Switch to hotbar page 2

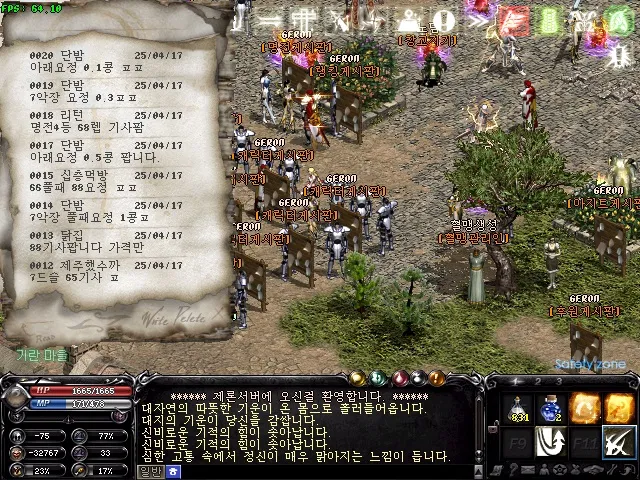tap(537, 382)
